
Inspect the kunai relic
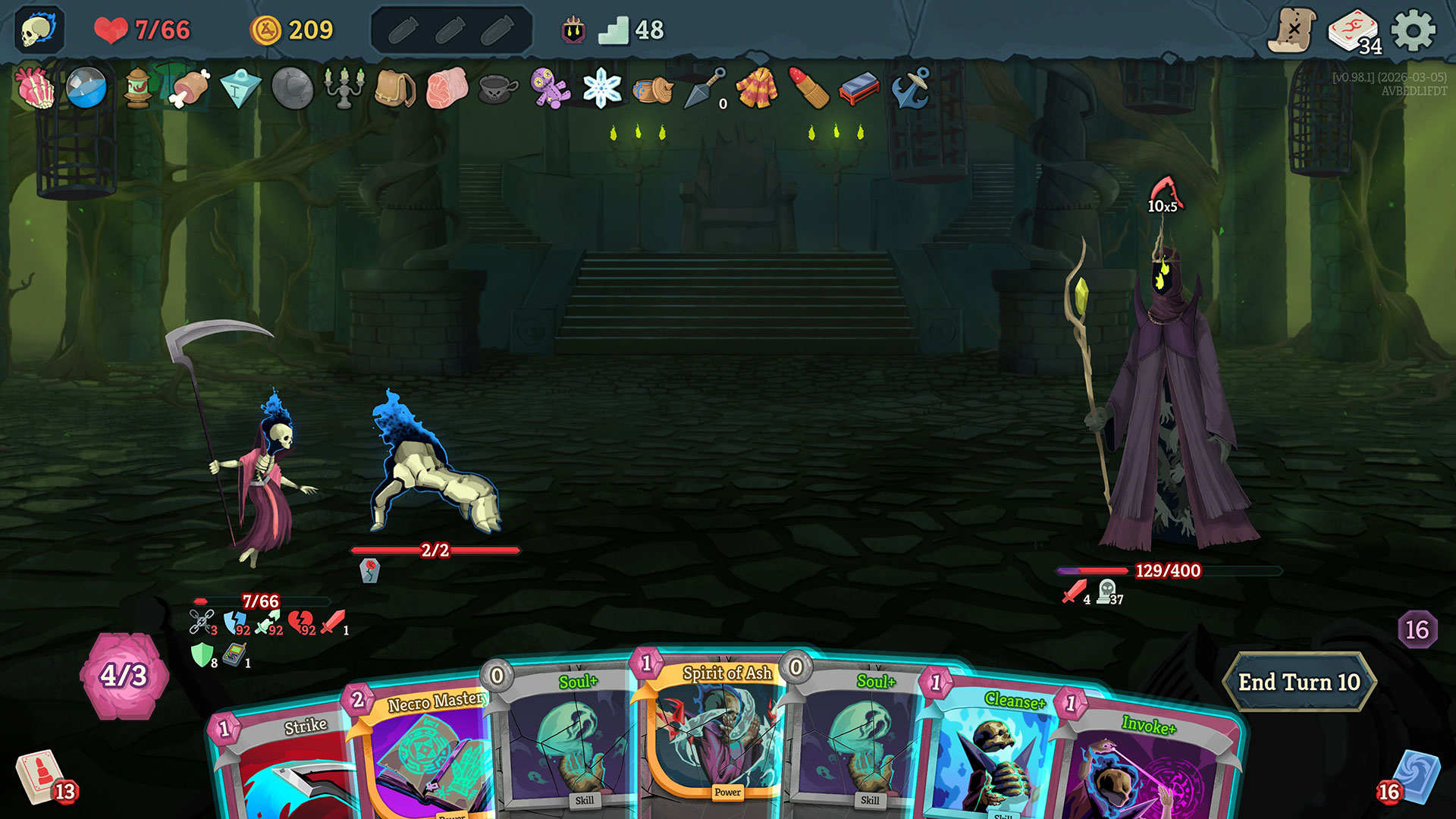pos(704,88)
